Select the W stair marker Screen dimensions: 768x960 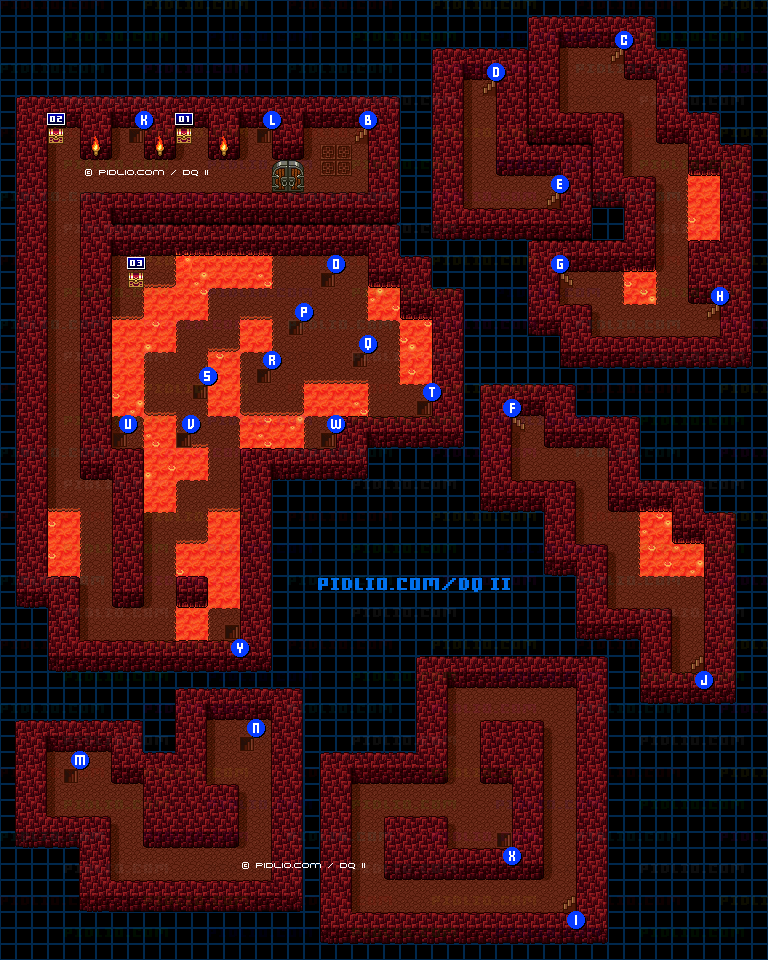click(x=336, y=424)
